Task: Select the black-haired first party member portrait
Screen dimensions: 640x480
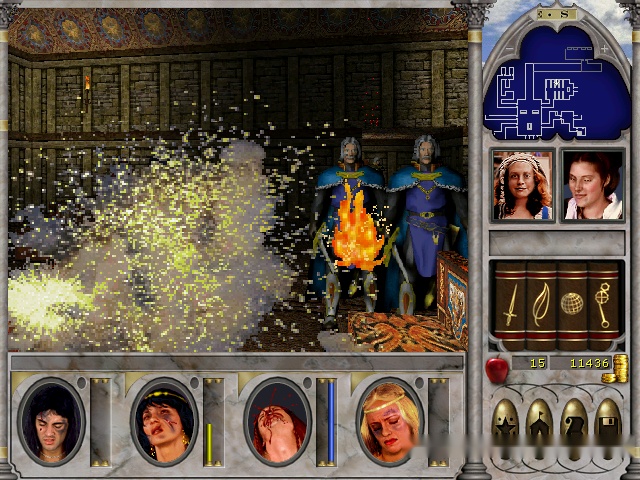Action: pyautogui.click(x=52, y=421)
